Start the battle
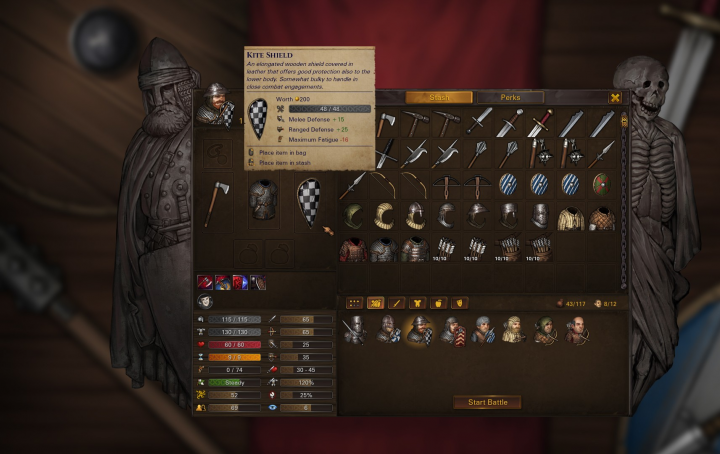 click(487, 402)
